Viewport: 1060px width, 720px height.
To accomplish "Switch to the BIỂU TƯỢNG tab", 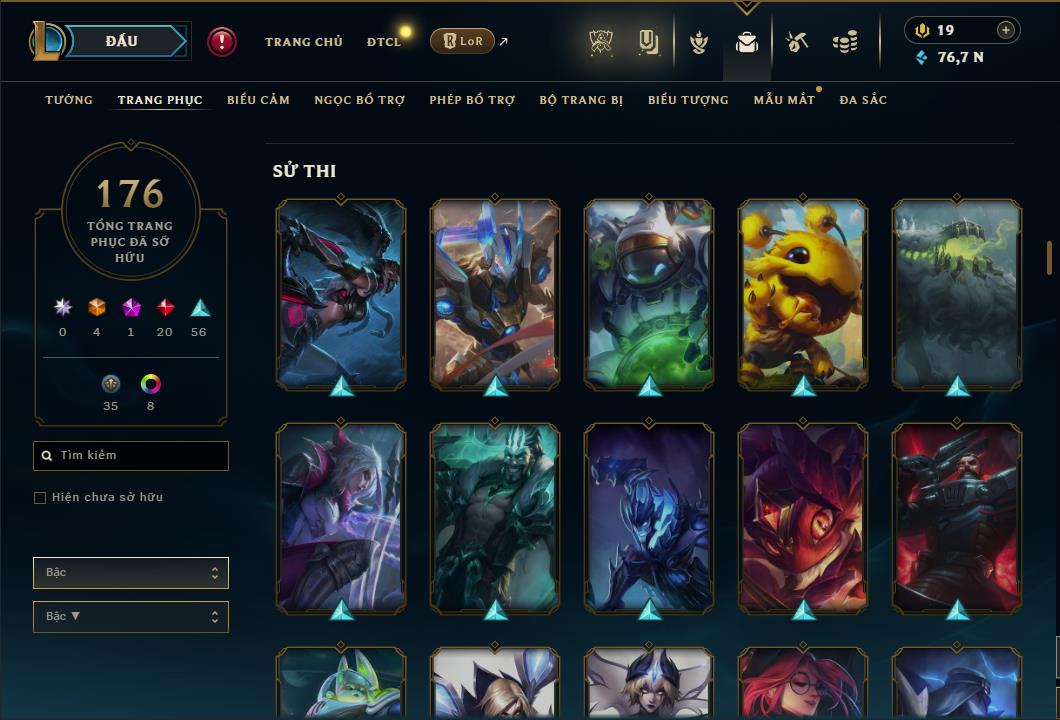I will tap(688, 100).
